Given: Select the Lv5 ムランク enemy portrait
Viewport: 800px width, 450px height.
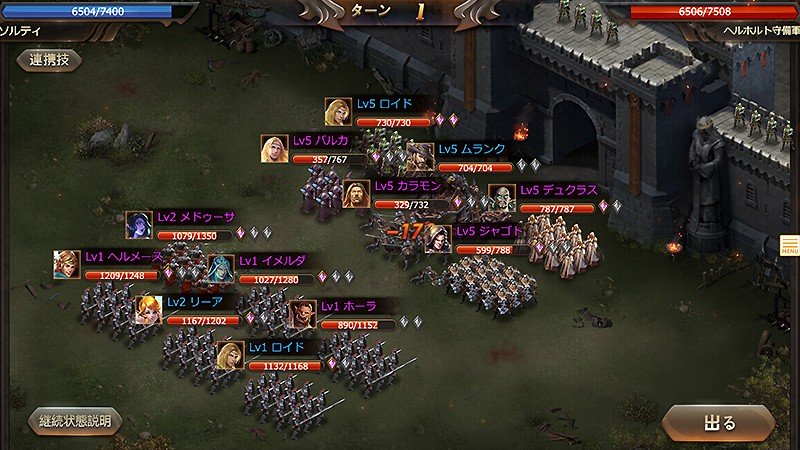Looking at the screenshot, I should pos(421,157).
